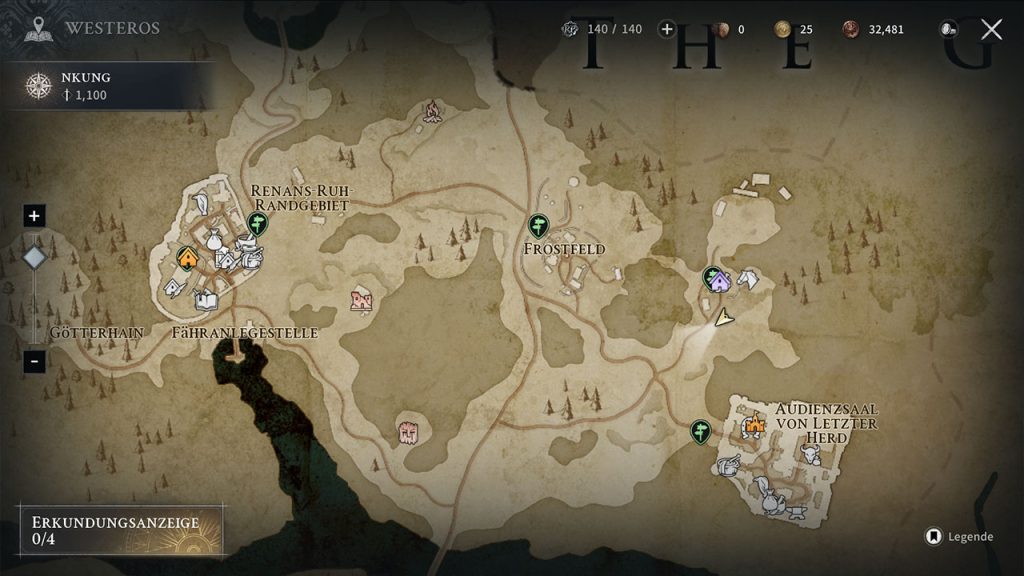The width and height of the screenshot is (1024, 576).
Task: Select the Renans-Ruh-Randgebiet signpost marker
Action: 258,223
